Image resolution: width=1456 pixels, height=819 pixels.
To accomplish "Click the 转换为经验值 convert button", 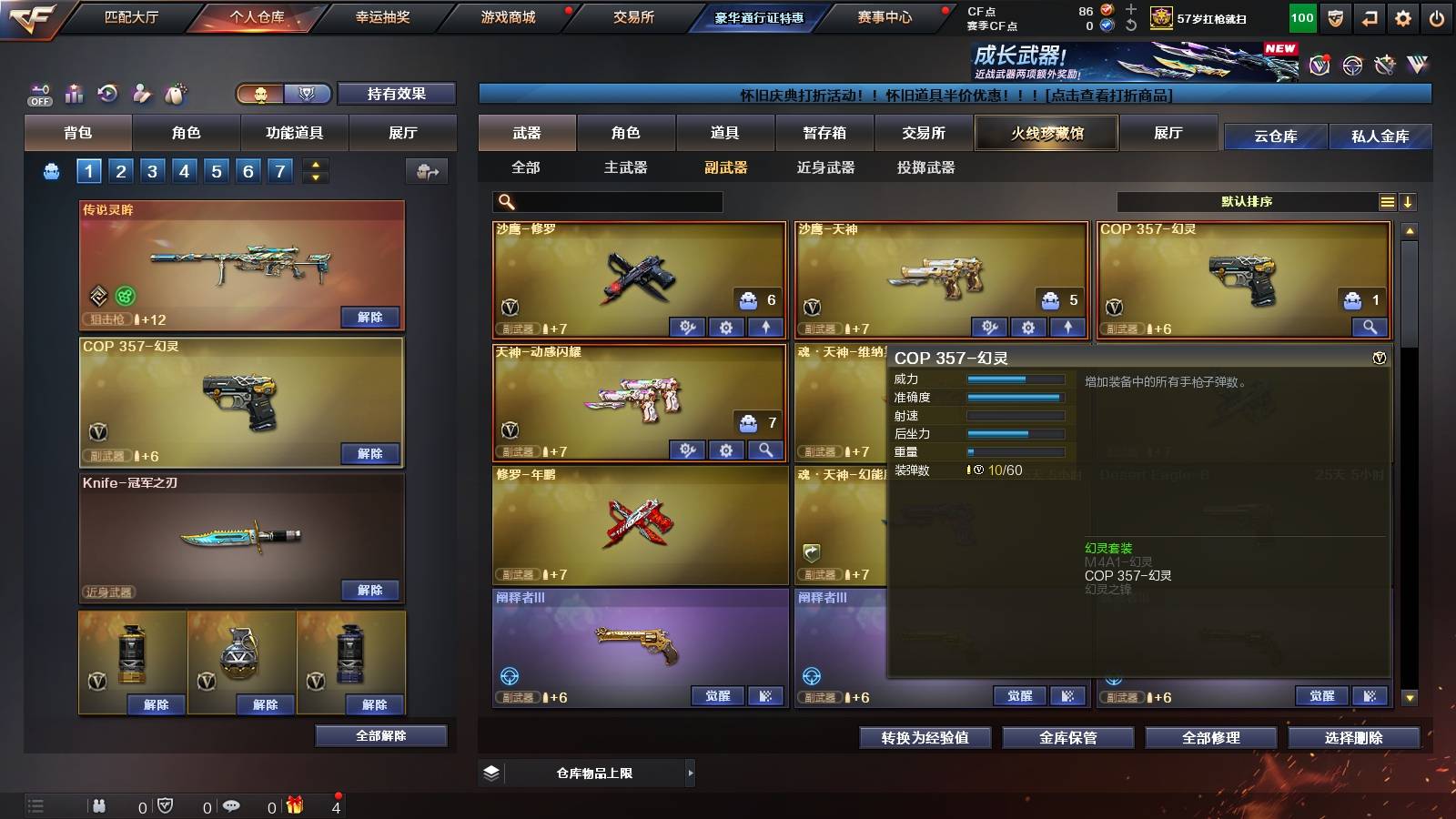I will pos(925,738).
